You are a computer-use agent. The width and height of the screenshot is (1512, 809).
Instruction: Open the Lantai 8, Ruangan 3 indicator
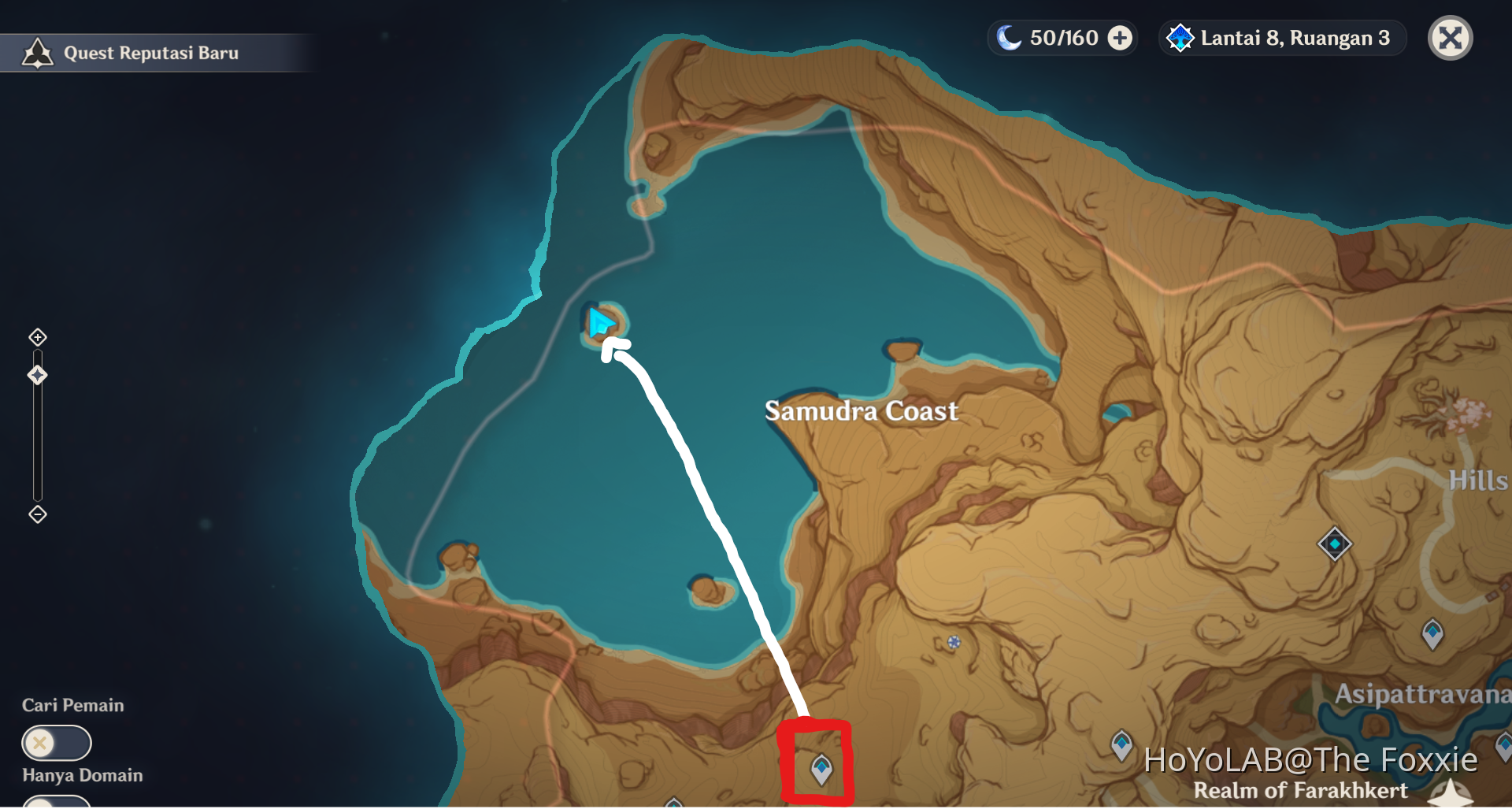point(1280,37)
